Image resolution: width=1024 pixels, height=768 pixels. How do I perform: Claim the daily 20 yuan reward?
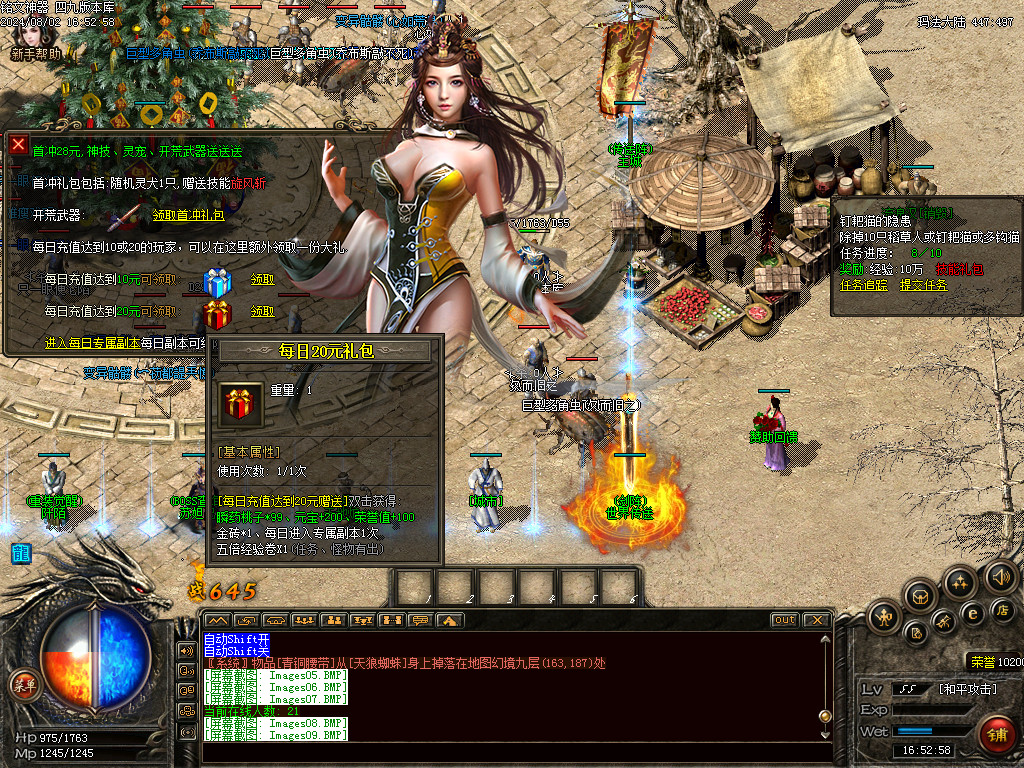262,312
